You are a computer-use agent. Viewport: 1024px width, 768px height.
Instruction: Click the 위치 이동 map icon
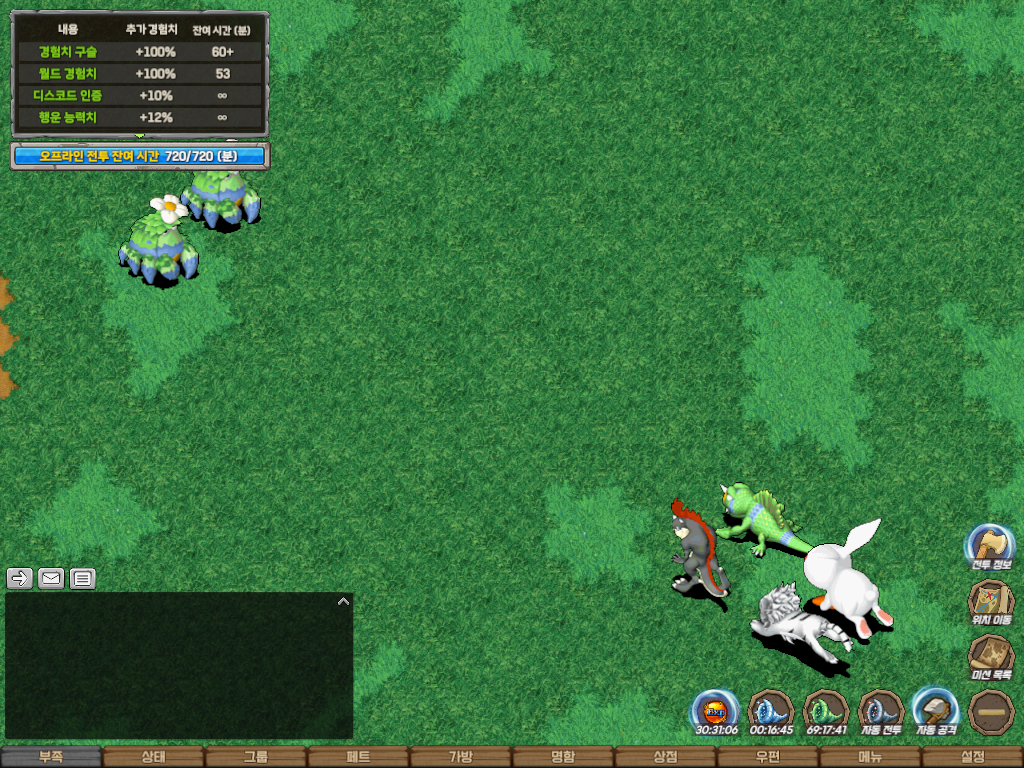coord(990,601)
